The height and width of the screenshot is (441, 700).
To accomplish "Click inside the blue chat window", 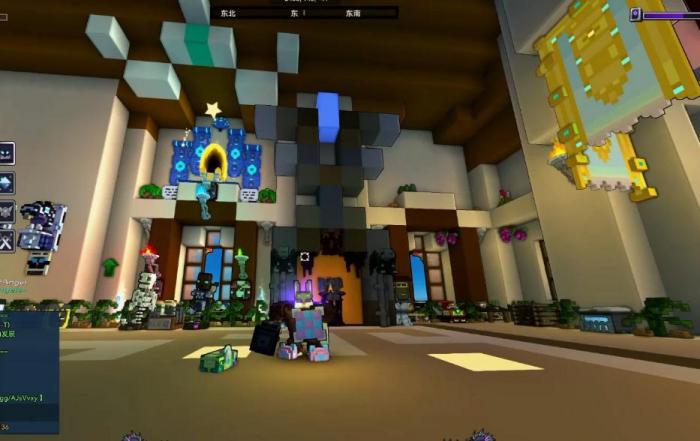I will coord(29,370).
